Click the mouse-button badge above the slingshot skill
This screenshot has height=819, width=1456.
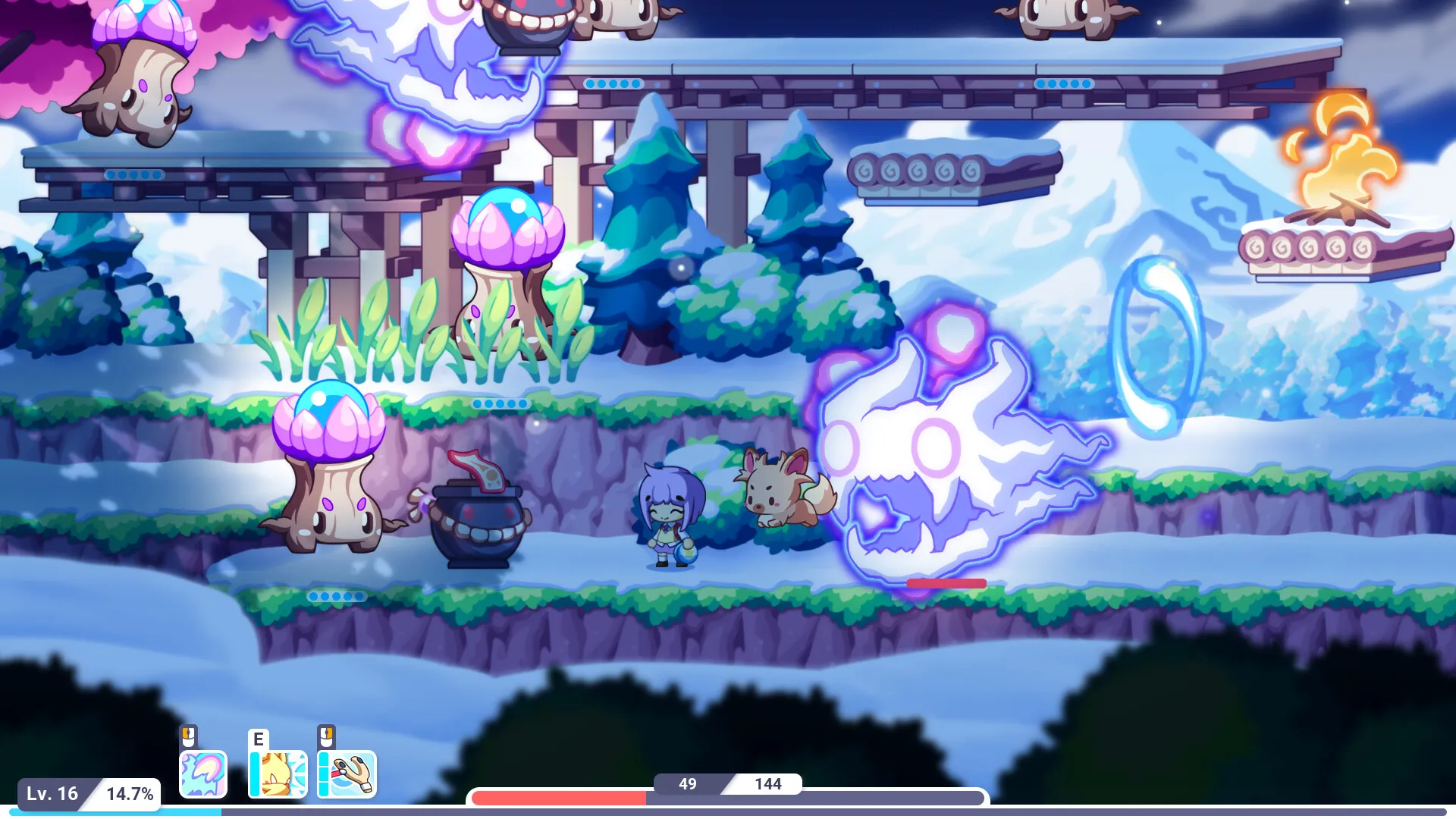(326, 737)
